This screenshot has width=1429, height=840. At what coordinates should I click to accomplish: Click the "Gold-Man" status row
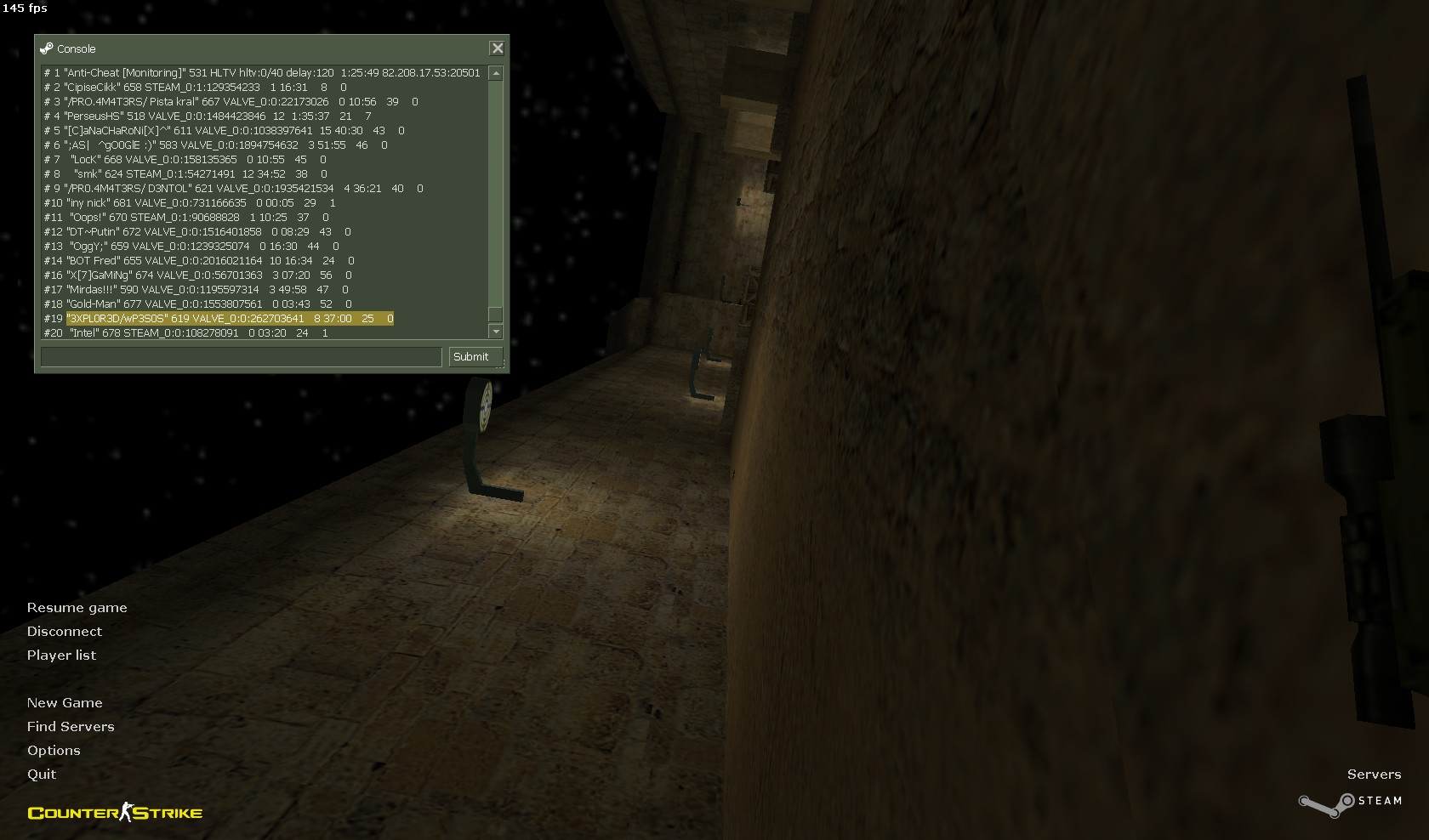tap(197, 304)
